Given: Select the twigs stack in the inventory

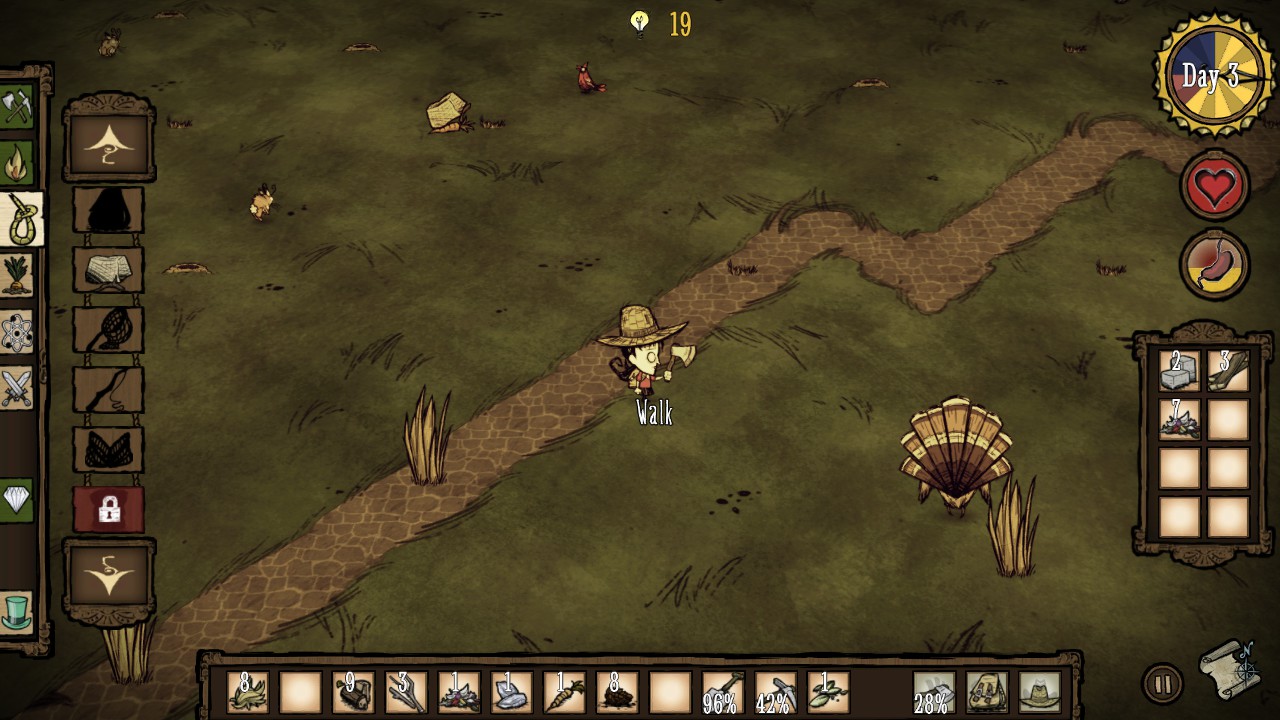Looking at the screenshot, I should tap(406, 692).
